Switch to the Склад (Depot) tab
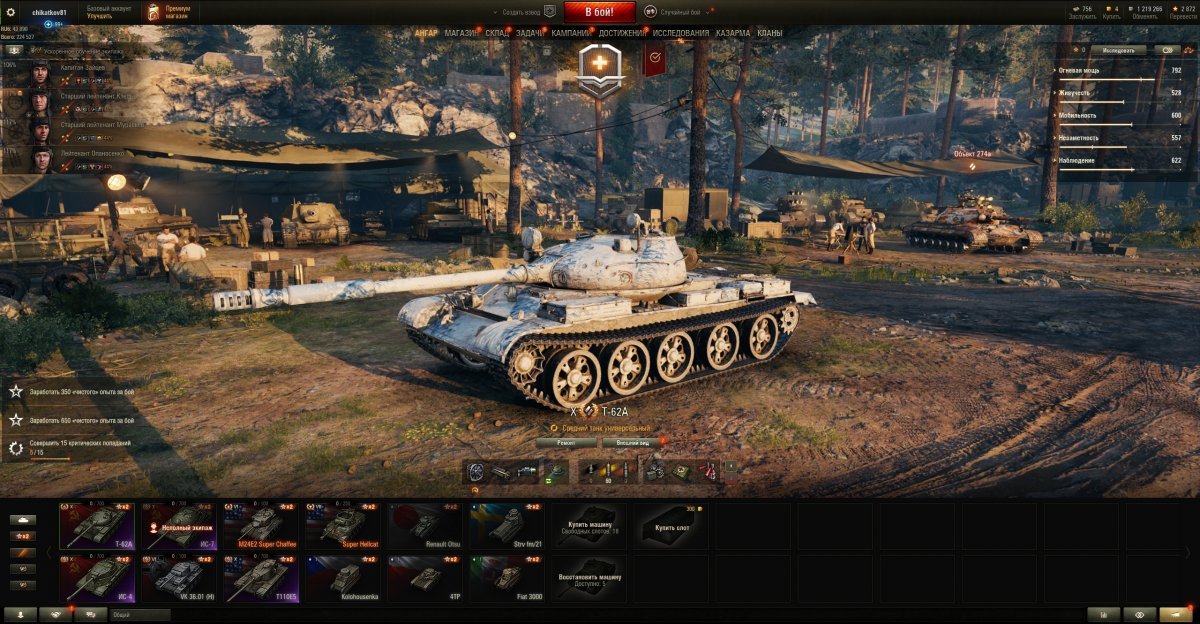Image resolution: width=1200 pixels, height=624 pixels. coord(497,33)
